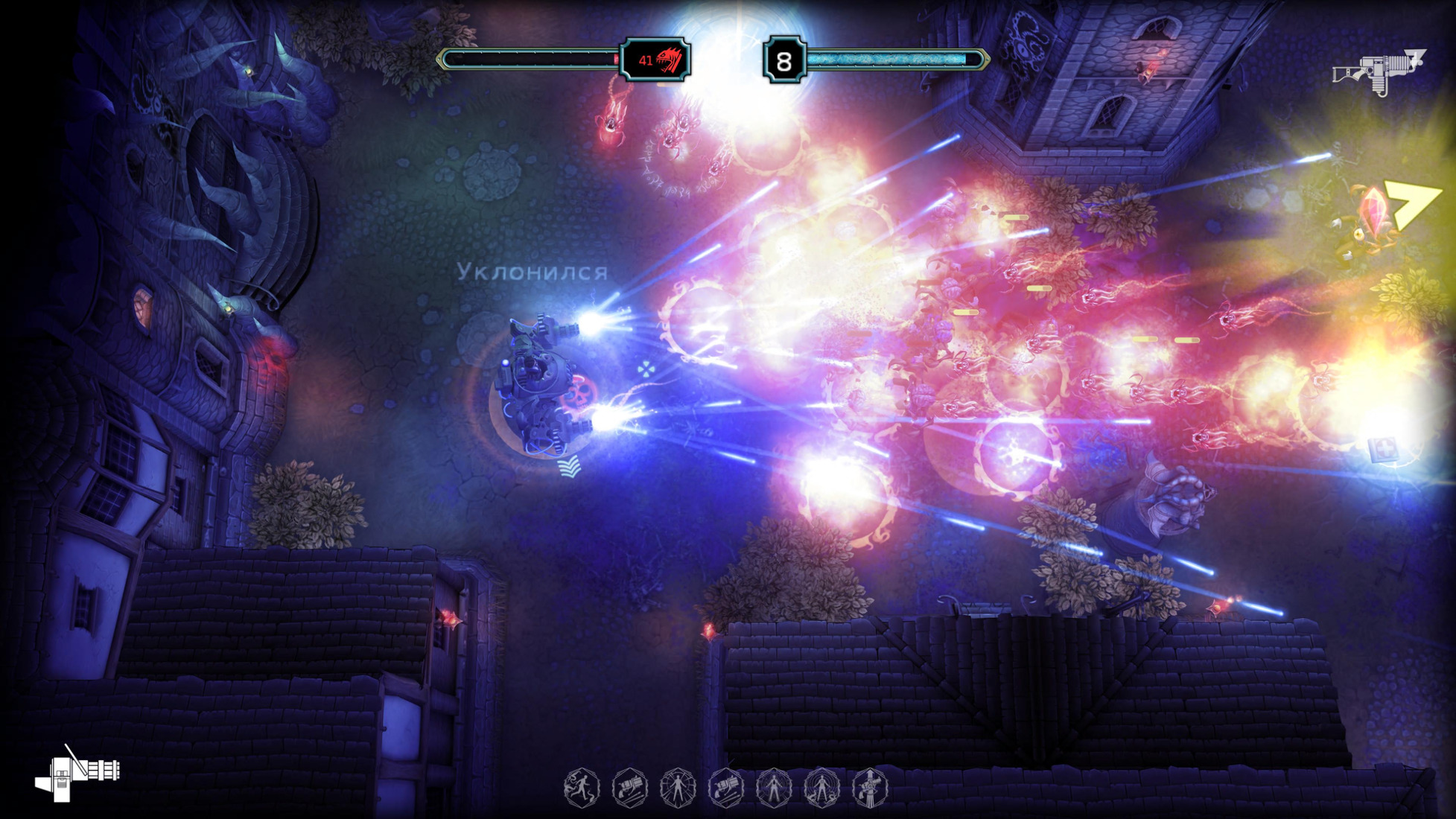Viewport: 1456px width, 819px height.
Task: Choose the figure inside concentric rings perk
Action: point(821,788)
